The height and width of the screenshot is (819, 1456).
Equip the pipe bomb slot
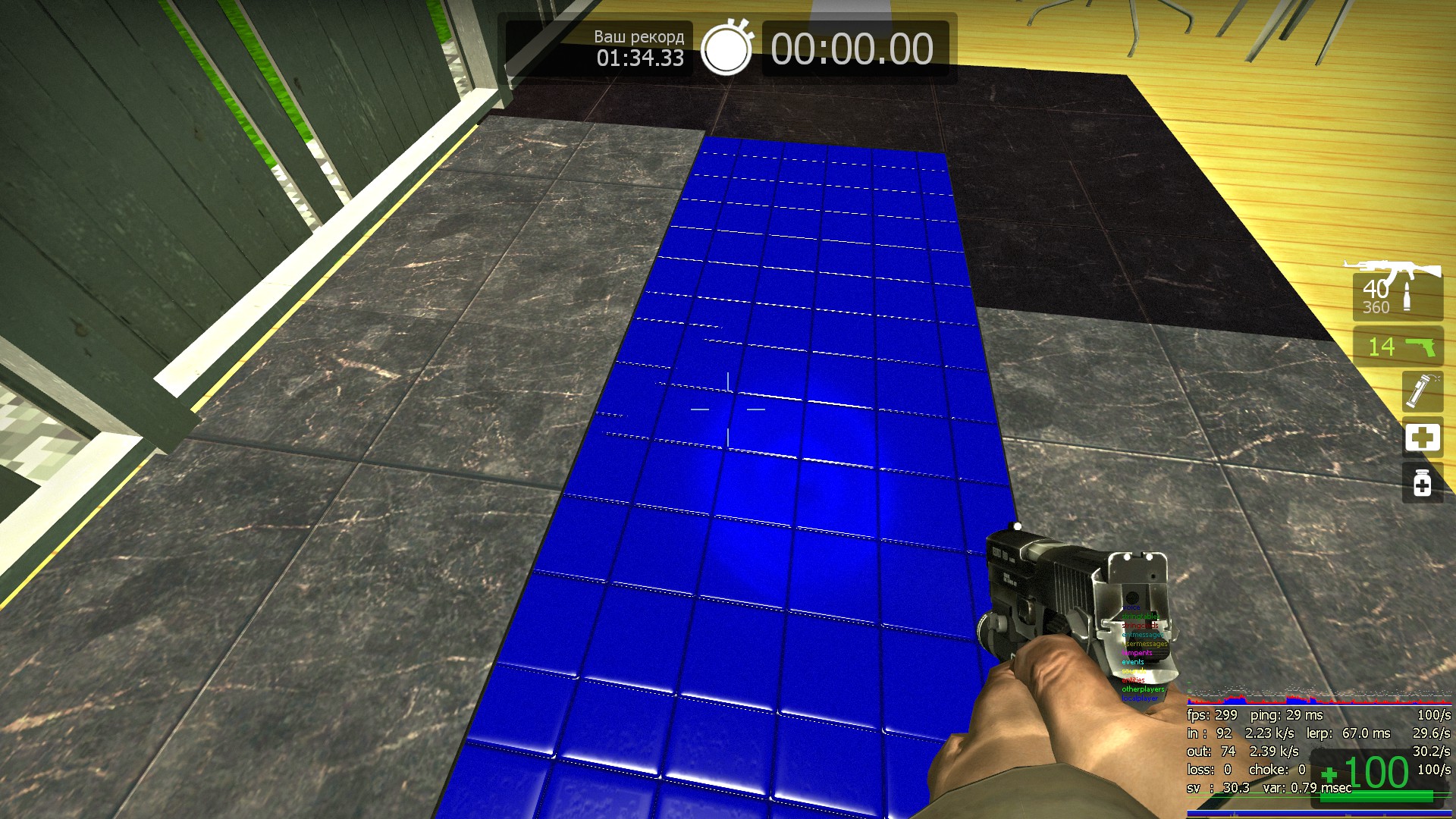point(1422,391)
